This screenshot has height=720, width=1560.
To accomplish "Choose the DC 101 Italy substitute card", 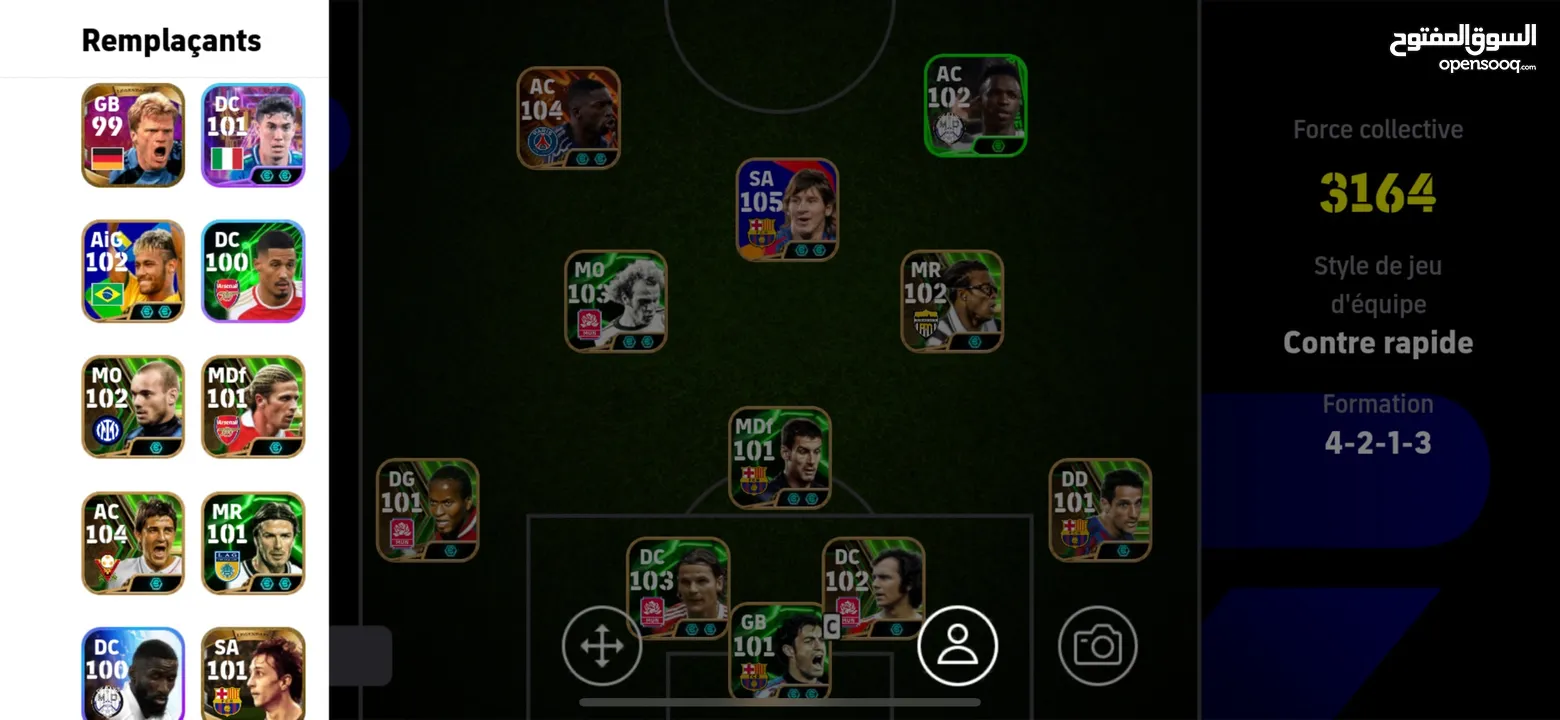I will (253, 135).
